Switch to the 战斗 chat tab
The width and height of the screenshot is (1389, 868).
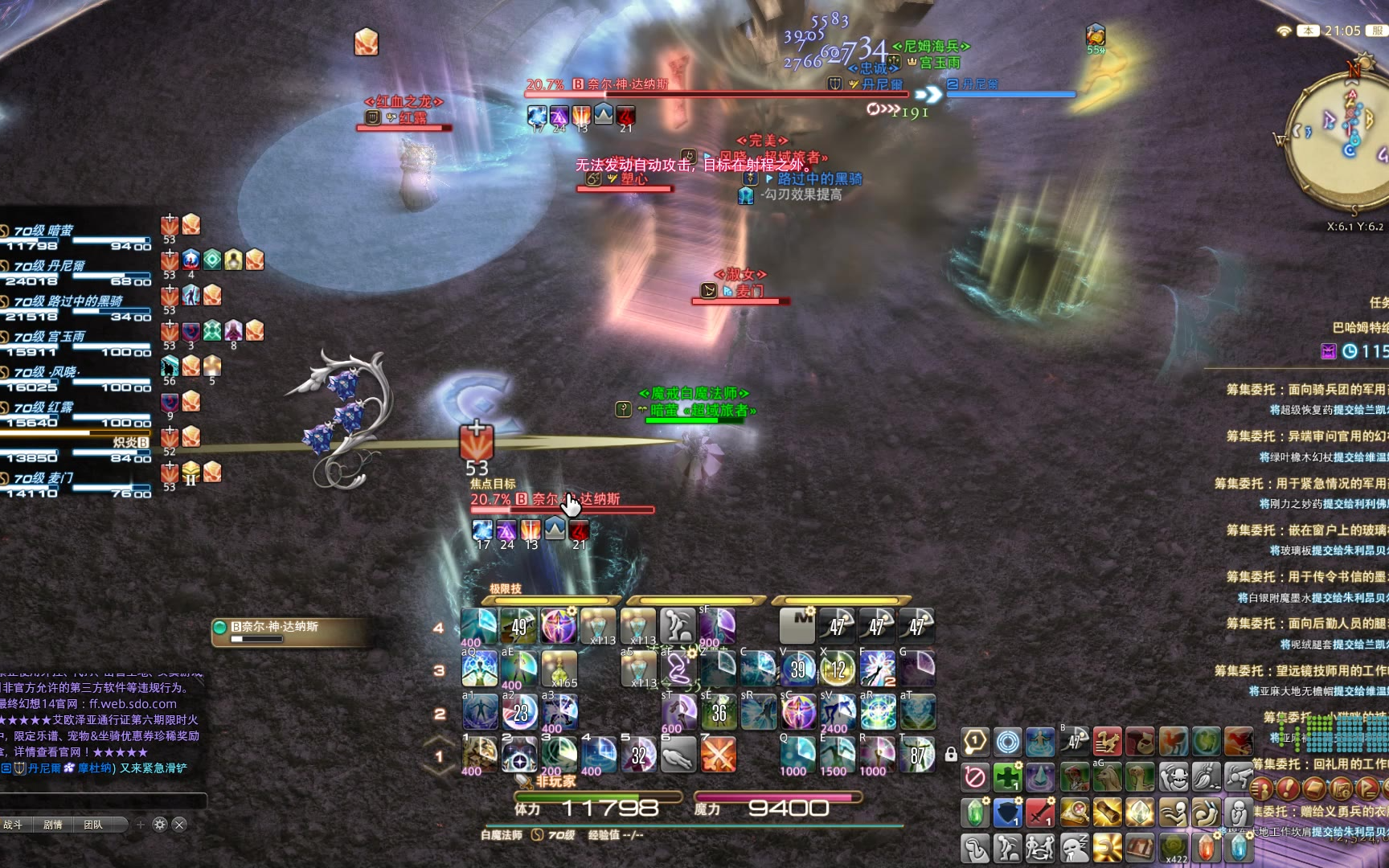[14, 825]
